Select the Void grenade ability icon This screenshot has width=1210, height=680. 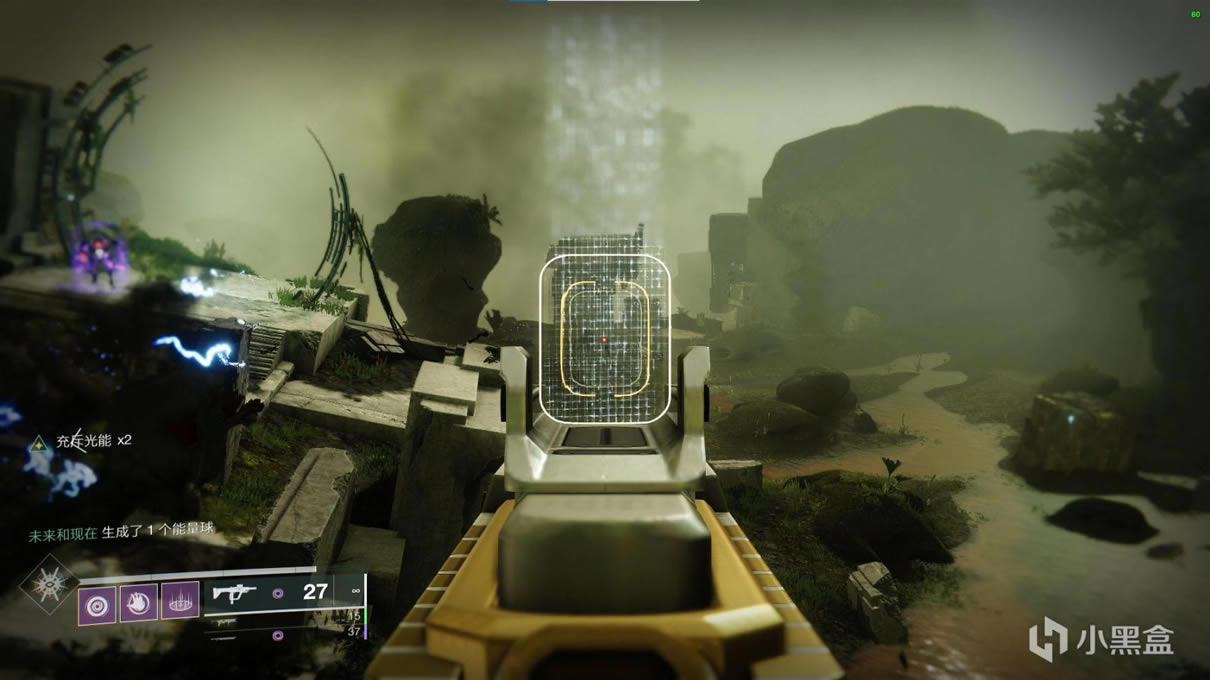click(98, 602)
